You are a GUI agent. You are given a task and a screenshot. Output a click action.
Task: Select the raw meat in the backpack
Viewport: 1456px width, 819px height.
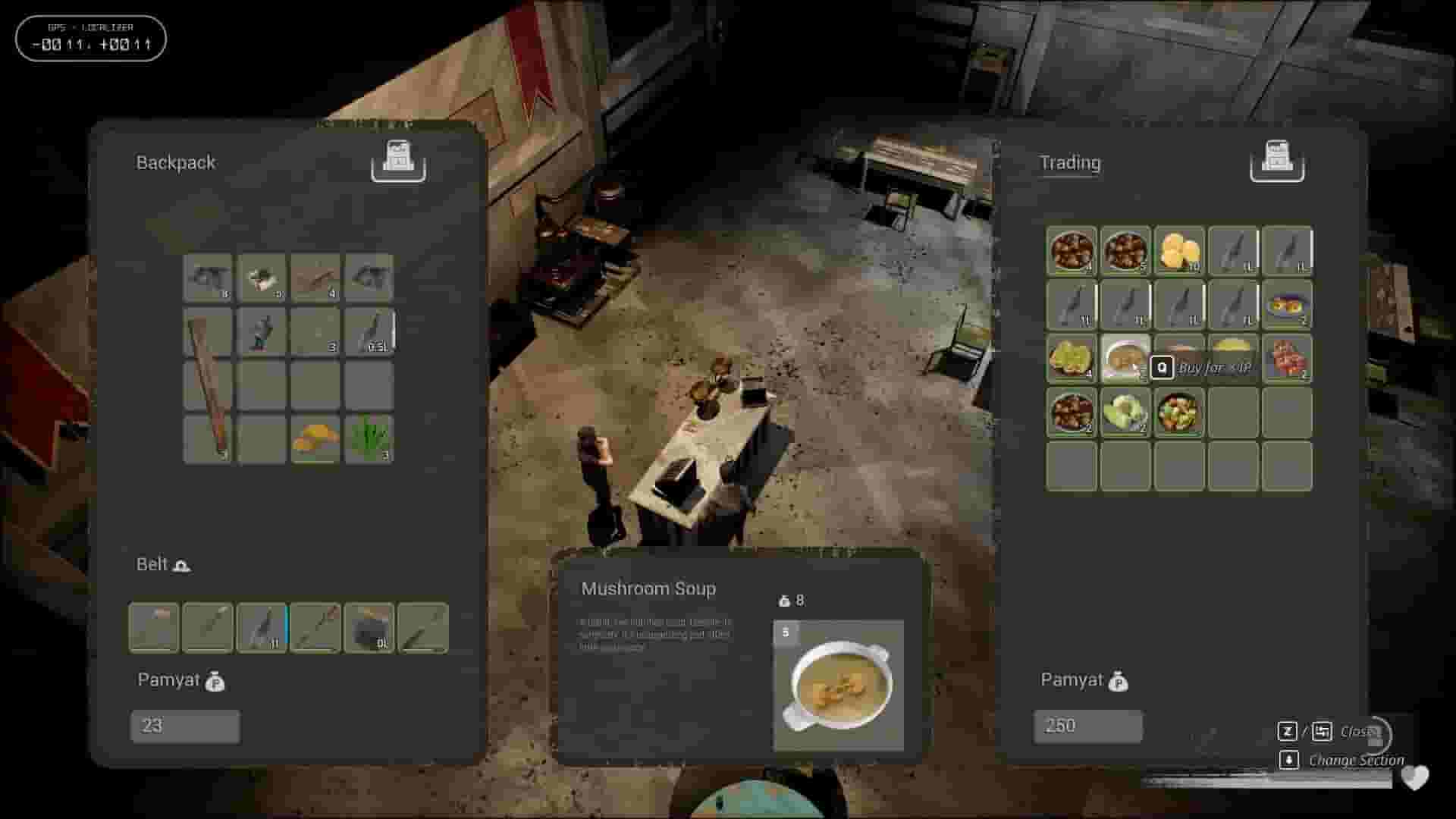point(262,278)
